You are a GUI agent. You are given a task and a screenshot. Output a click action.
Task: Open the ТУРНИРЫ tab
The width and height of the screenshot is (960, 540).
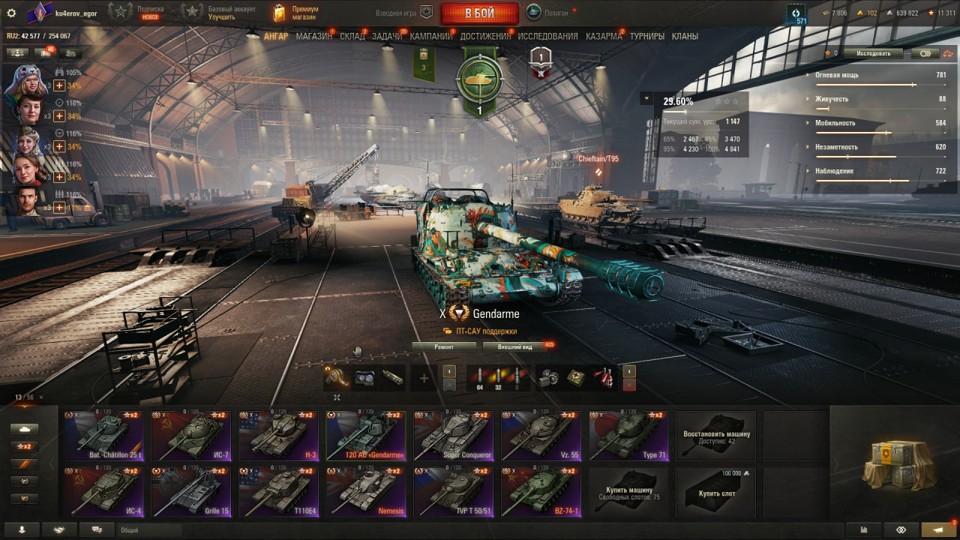pos(647,36)
